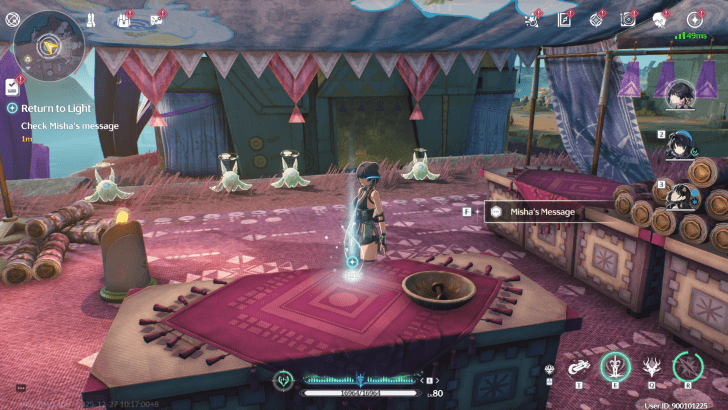This screenshot has height=410, width=728.
Task: Open the camera icon in top bar
Action: click(x=628, y=19)
